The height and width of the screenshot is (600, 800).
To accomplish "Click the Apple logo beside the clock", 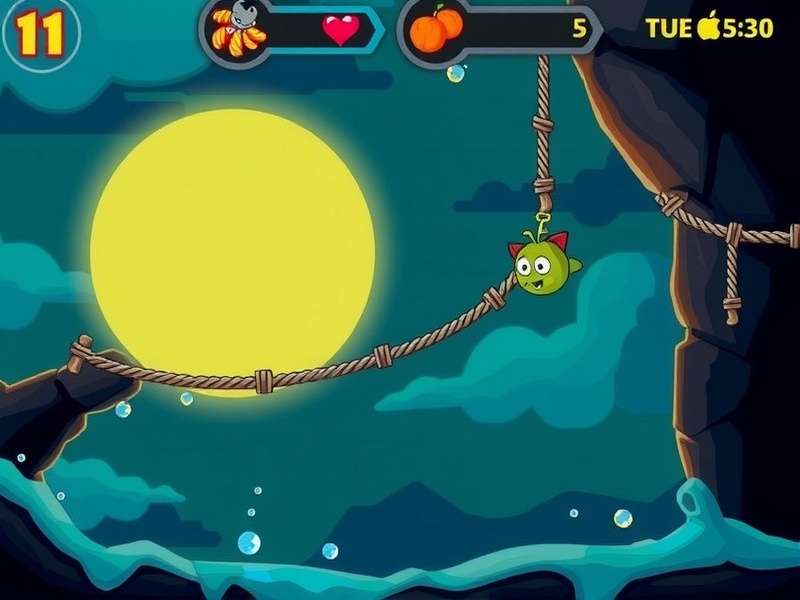I will point(709,26).
